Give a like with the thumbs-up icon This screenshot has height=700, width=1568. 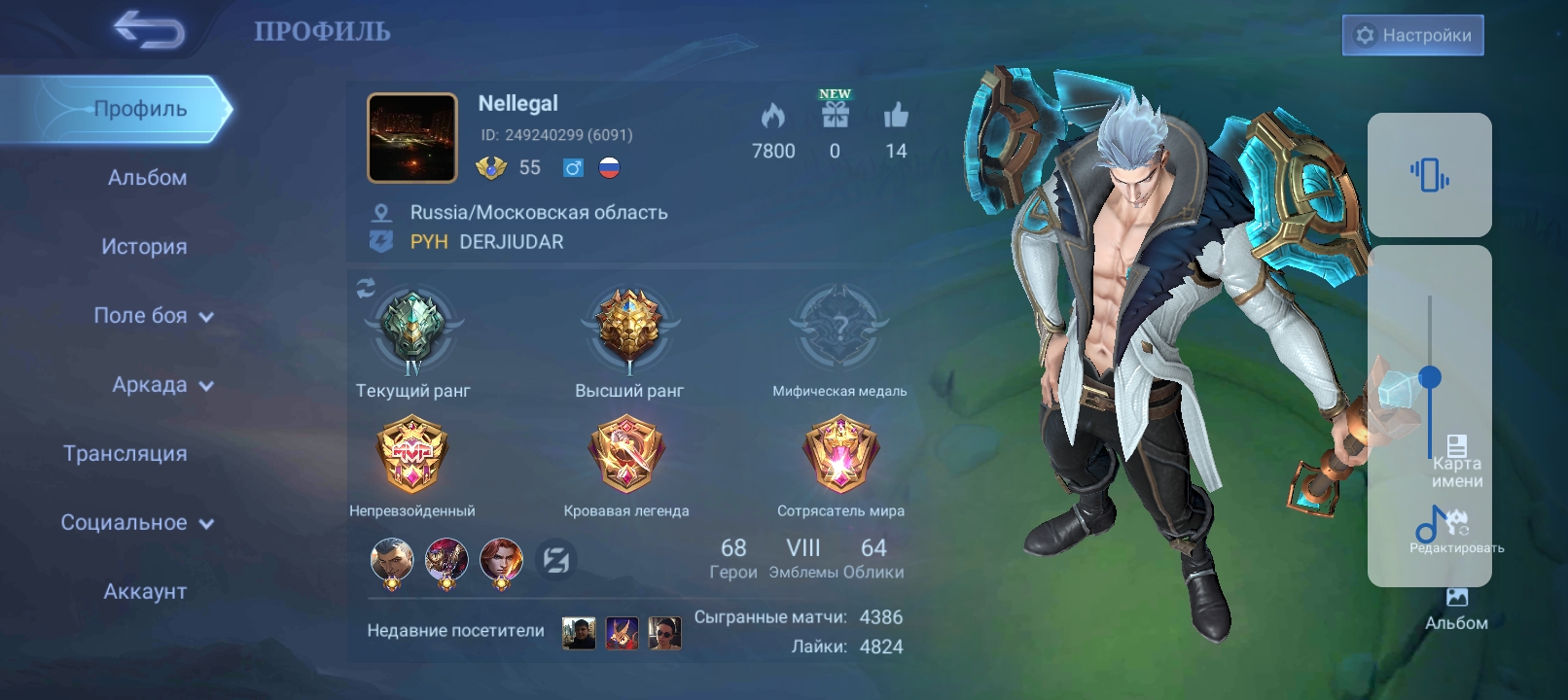click(896, 116)
